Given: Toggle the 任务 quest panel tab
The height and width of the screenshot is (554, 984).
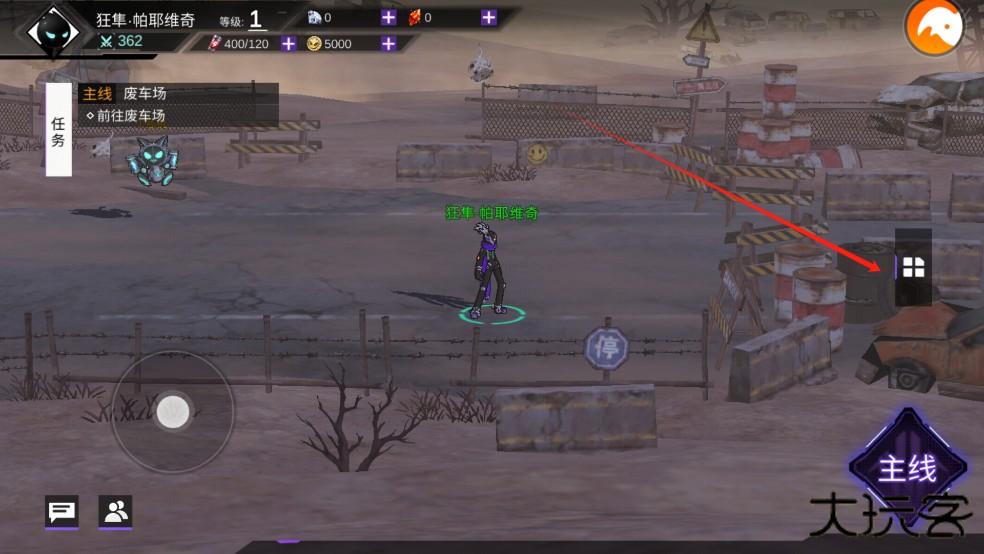Looking at the screenshot, I should 58,130.
